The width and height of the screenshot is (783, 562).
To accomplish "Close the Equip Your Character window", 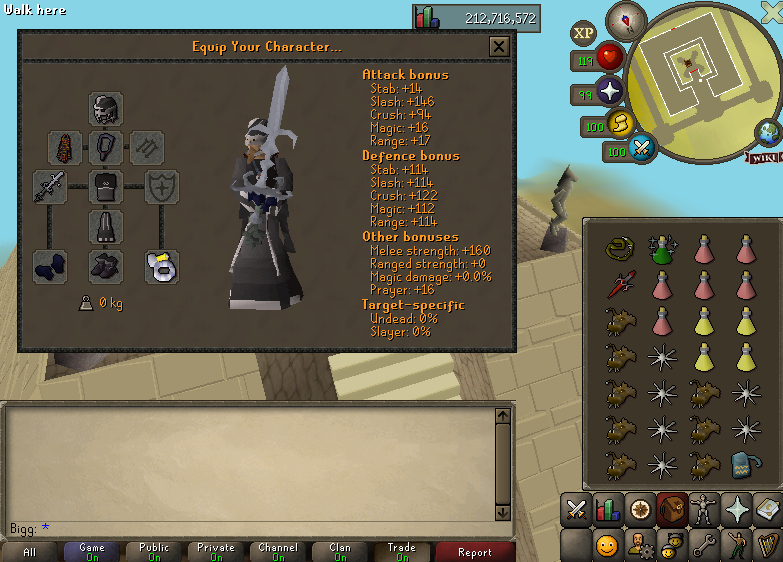I will click(x=499, y=46).
